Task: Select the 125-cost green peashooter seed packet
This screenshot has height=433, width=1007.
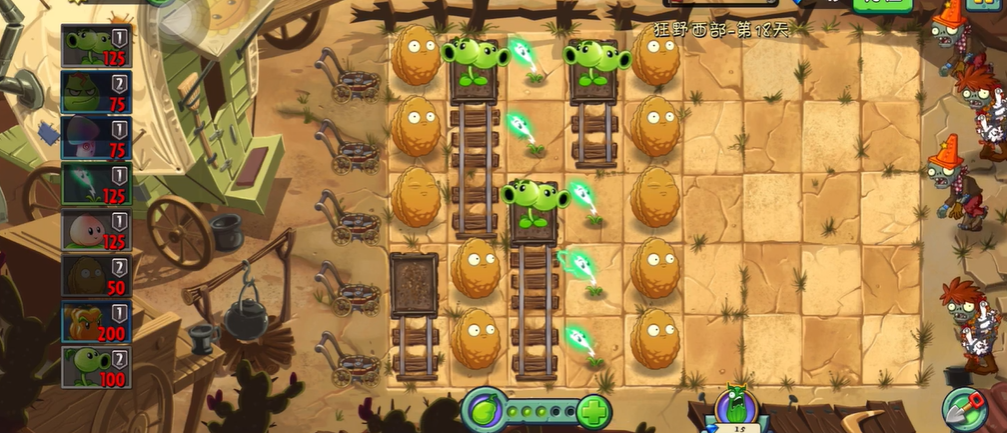Action: pyautogui.click(x=97, y=47)
